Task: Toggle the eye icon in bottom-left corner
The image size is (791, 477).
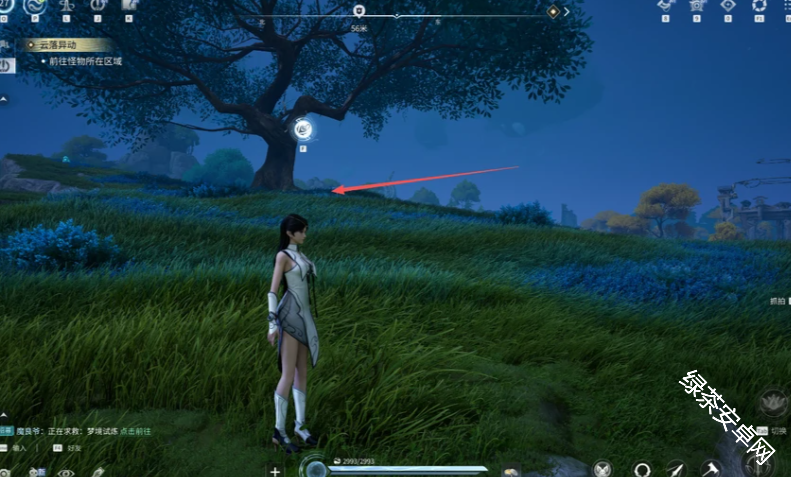Action: pos(66,472)
